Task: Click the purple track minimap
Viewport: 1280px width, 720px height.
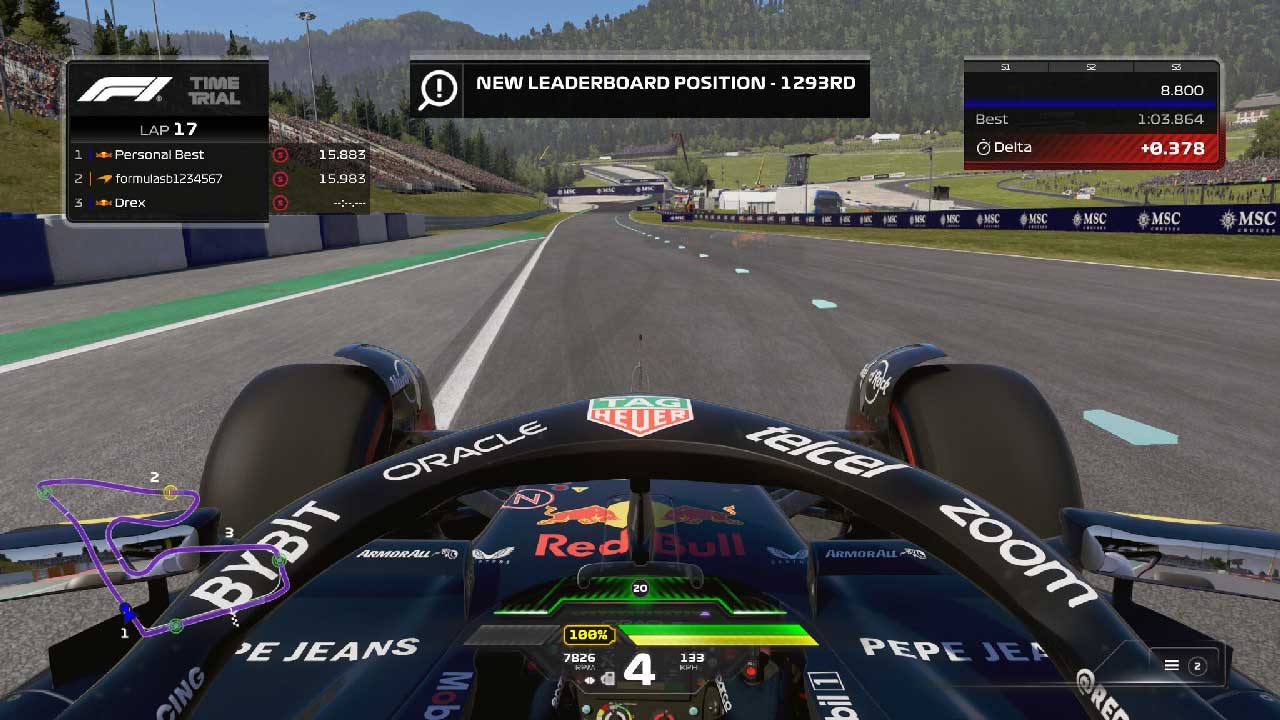Action: [x=160, y=555]
